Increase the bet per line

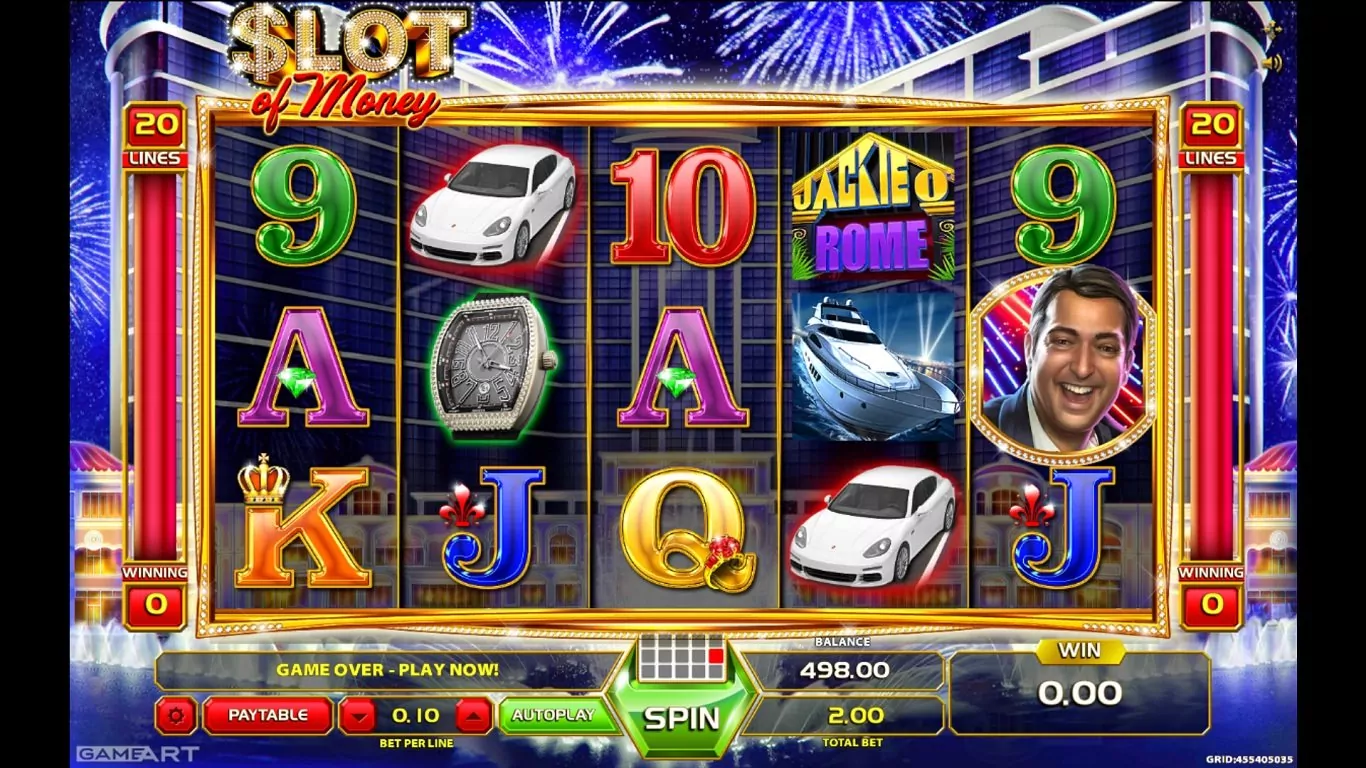click(x=474, y=716)
